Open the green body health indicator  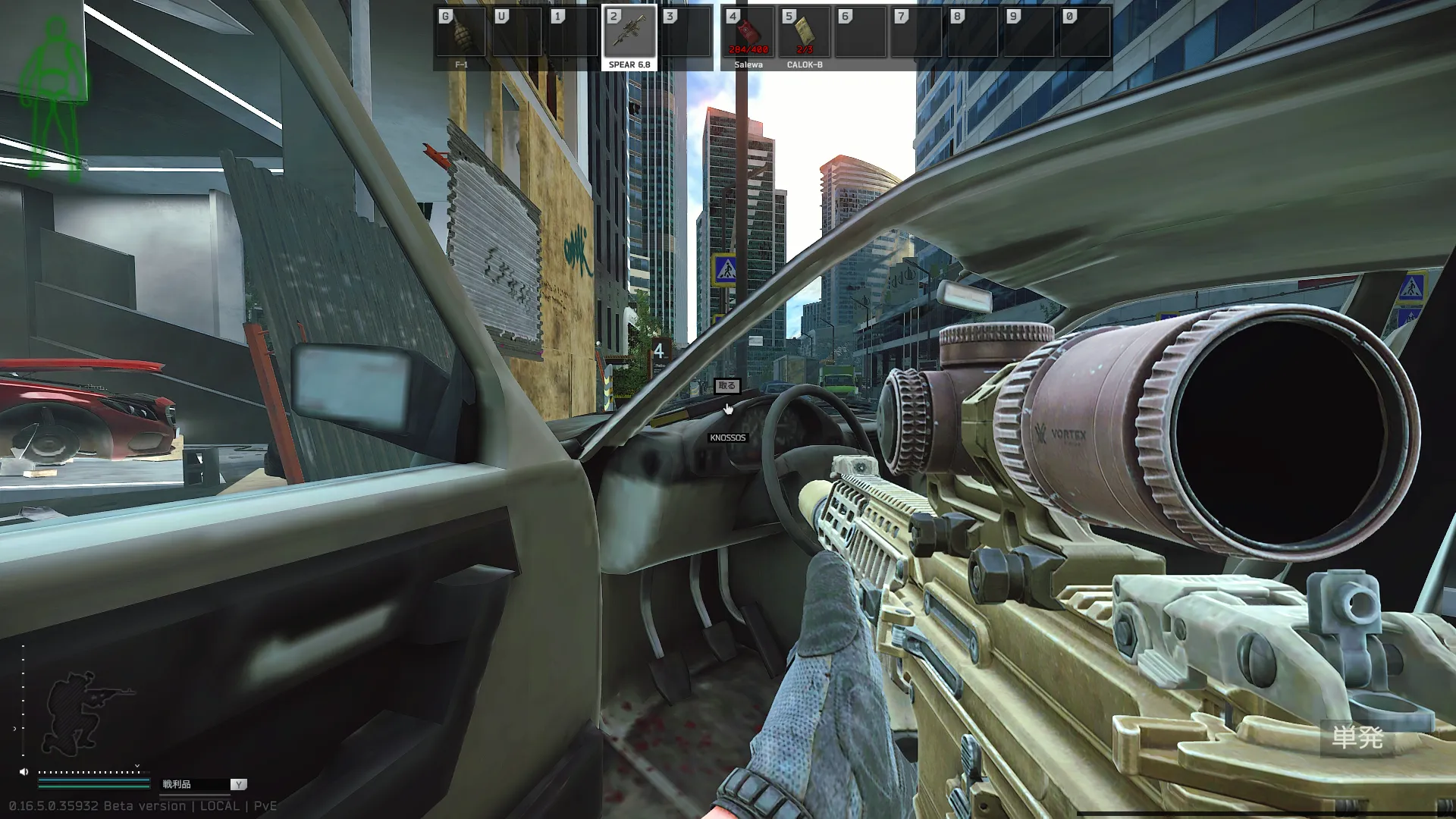(x=55, y=99)
